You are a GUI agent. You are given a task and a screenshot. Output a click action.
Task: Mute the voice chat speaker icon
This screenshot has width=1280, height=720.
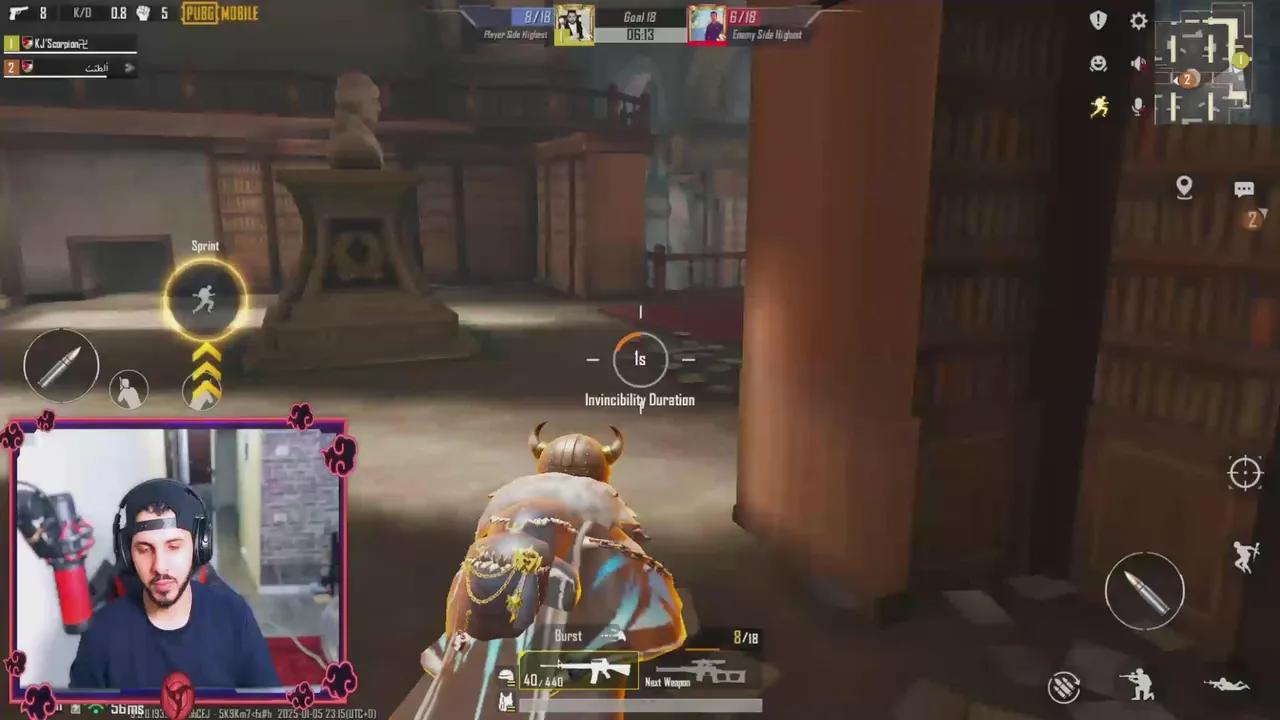[x=1138, y=63]
